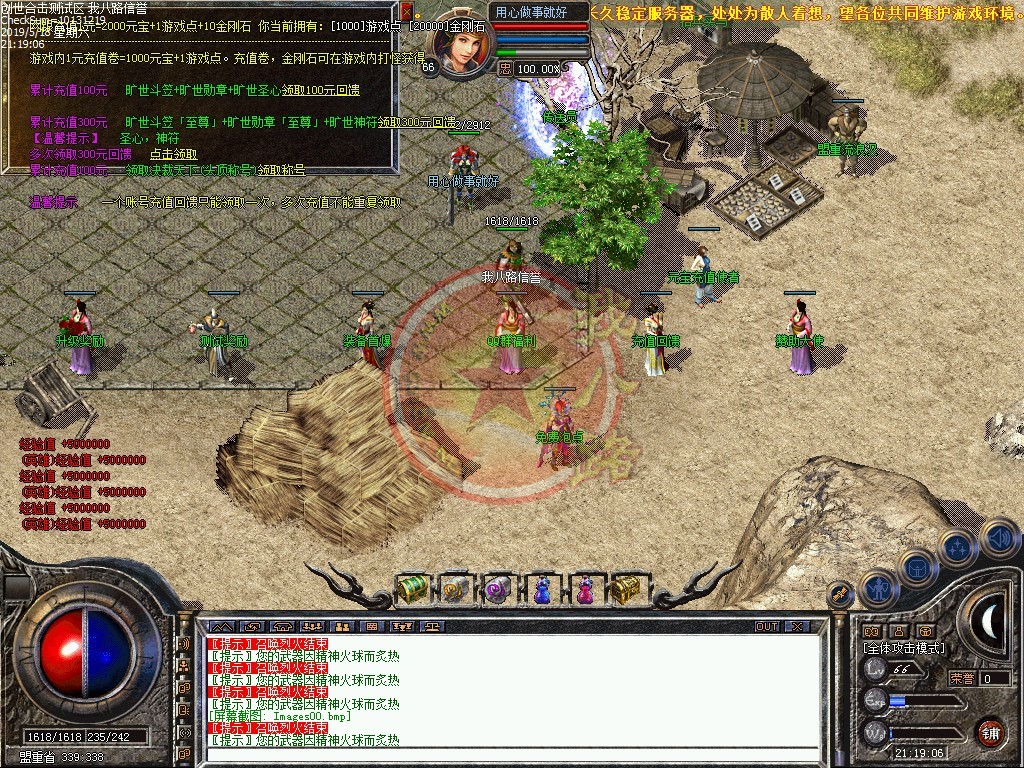Open the character status round button
Image resolution: width=1024 pixels, height=768 pixels.
pos(878,588)
